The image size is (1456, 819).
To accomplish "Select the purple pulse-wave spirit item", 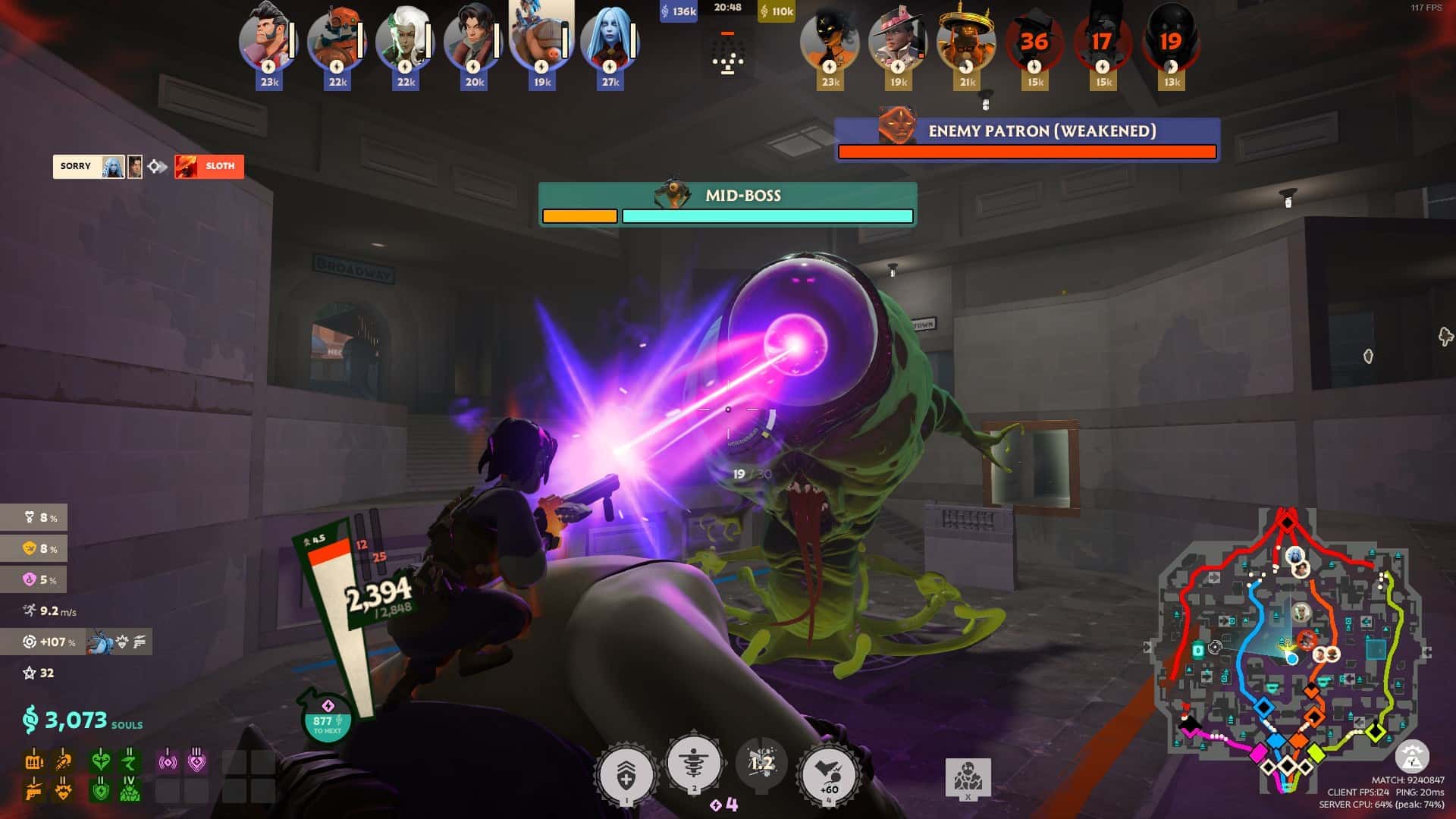I will click(167, 760).
